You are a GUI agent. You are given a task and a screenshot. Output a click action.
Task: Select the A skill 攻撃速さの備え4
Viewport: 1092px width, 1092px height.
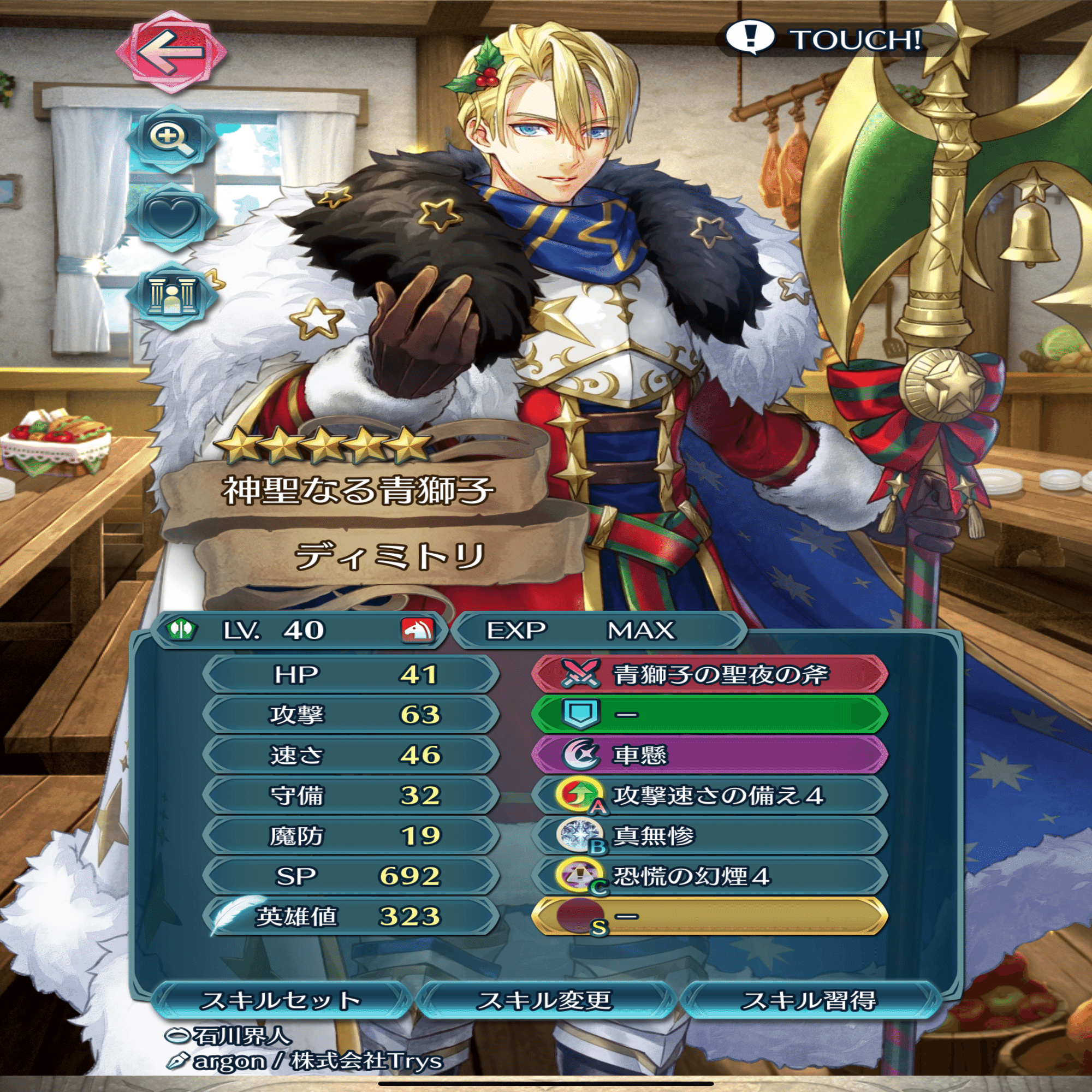(x=709, y=796)
